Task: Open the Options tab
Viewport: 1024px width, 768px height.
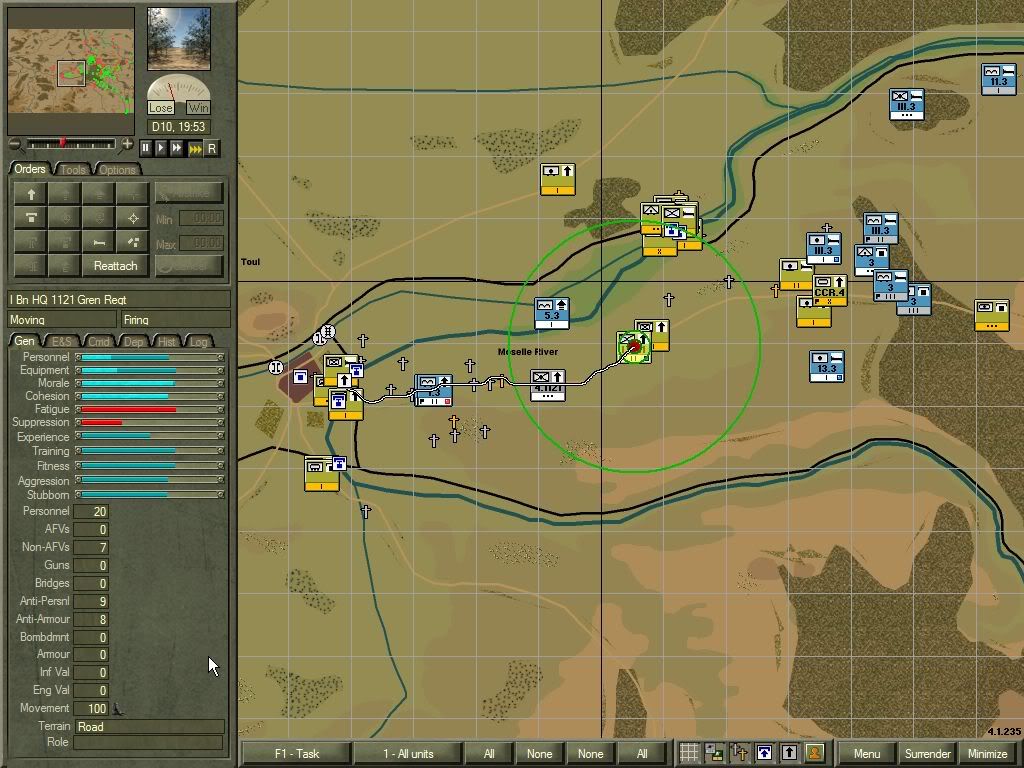Action: coord(117,170)
